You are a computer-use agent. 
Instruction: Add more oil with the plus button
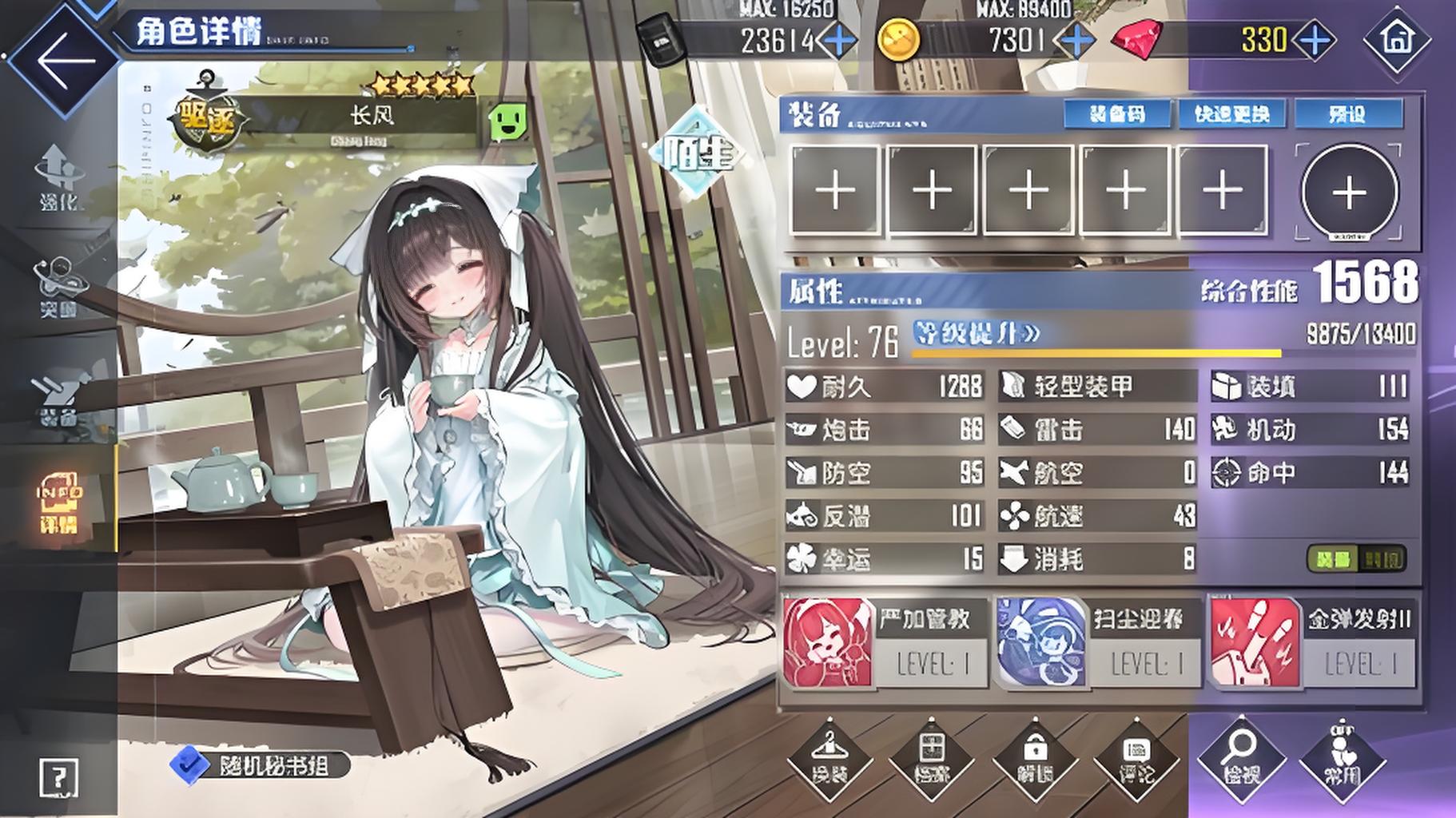pos(837,40)
